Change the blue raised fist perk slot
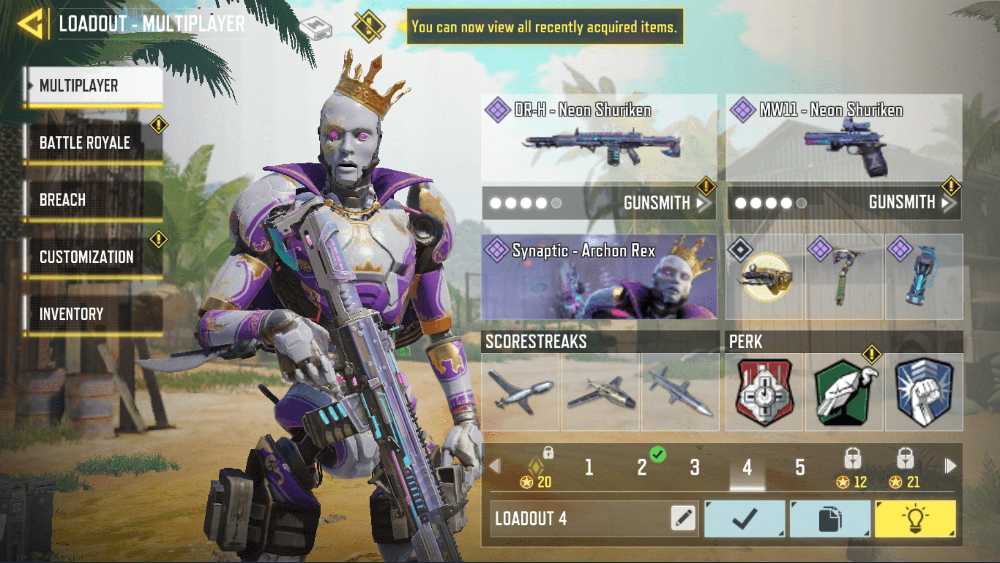This screenshot has height=563, width=1000. 924,392
